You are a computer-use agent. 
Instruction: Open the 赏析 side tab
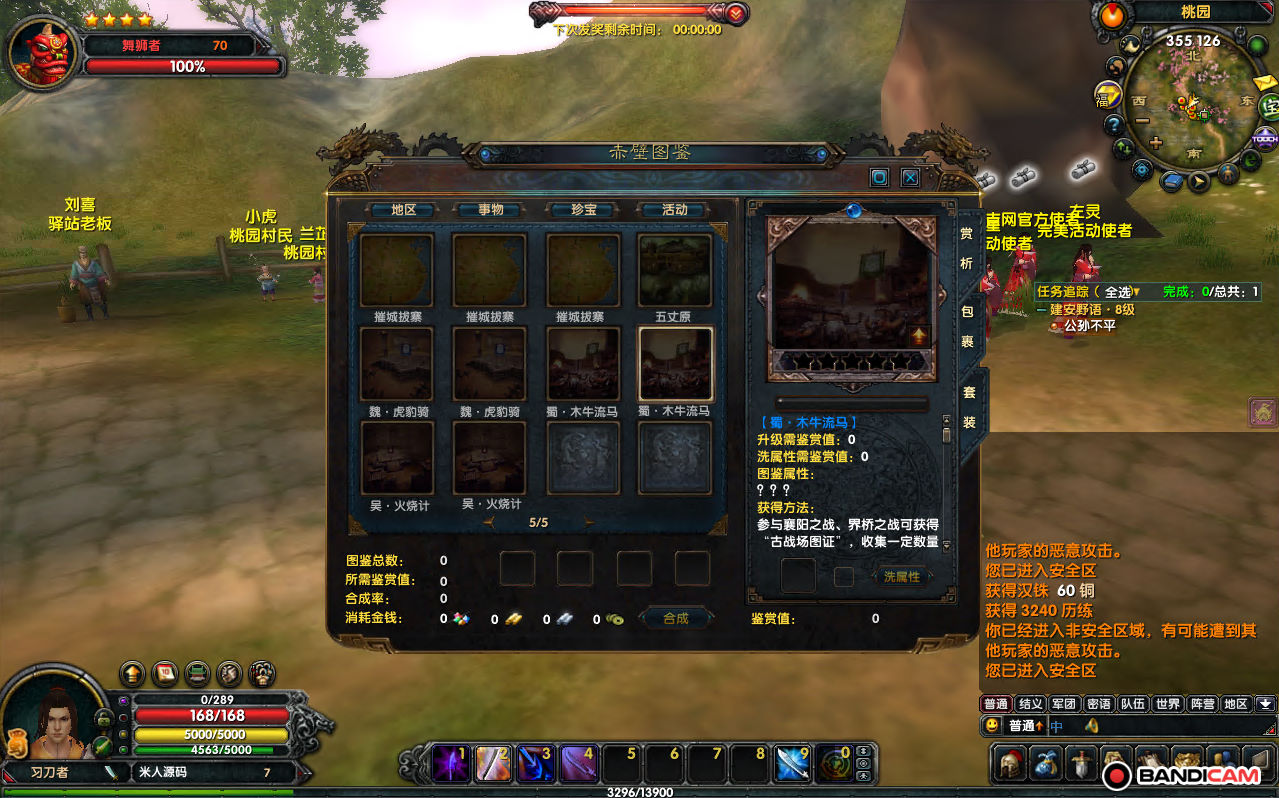point(967,248)
